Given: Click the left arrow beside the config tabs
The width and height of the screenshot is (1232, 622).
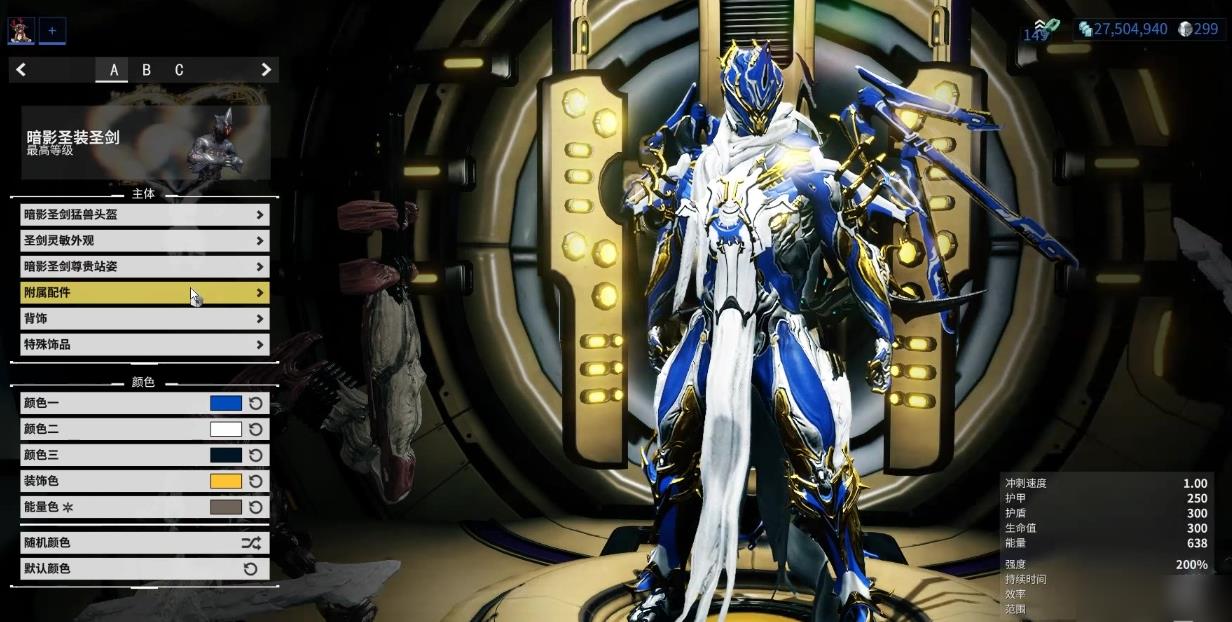Looking at the screenshot, I should click(x=21, y=70).
